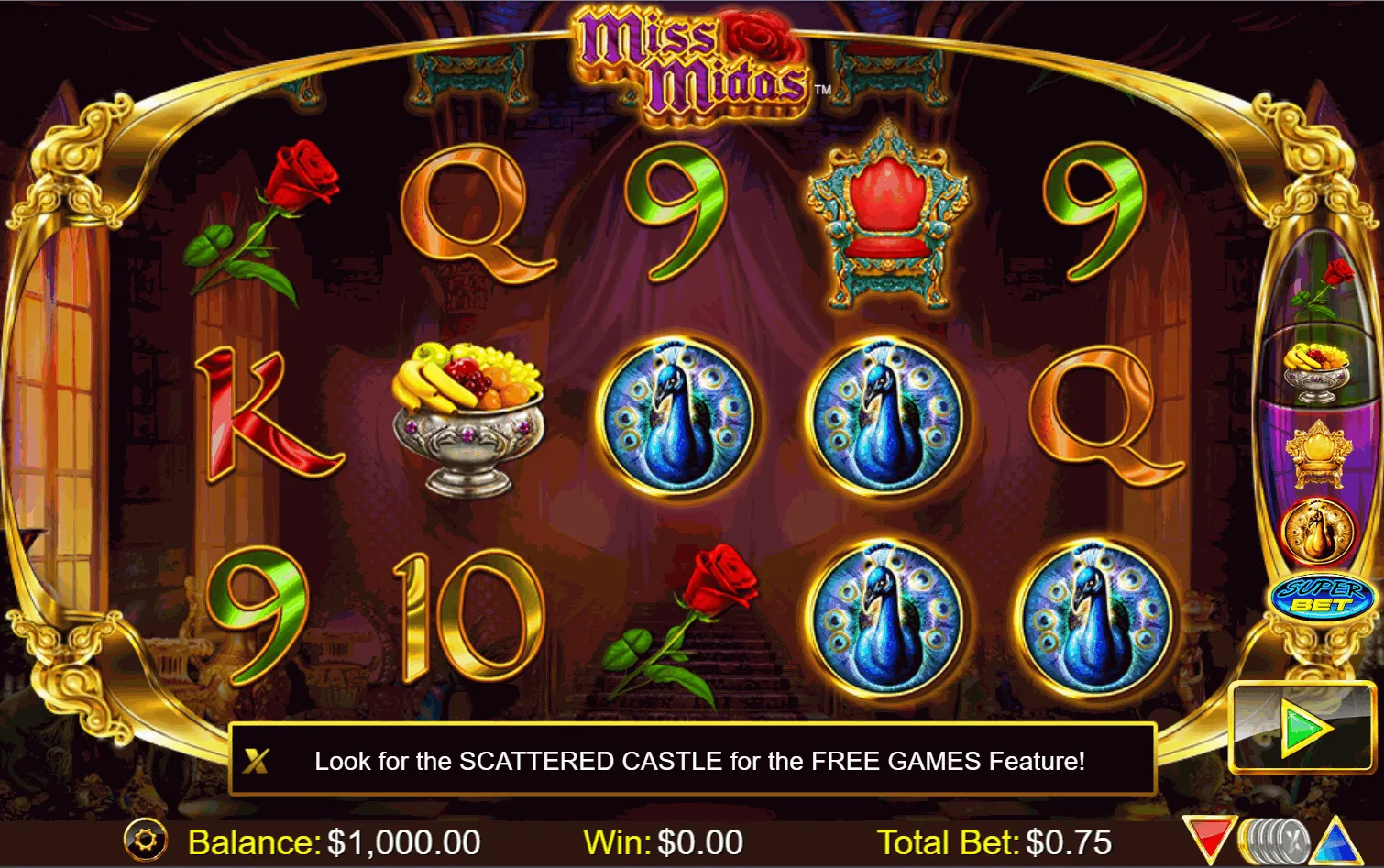Open the settings gear near the Balance display
The height and width of the screenshot is (868, 1384).
[x=147, y=839]
